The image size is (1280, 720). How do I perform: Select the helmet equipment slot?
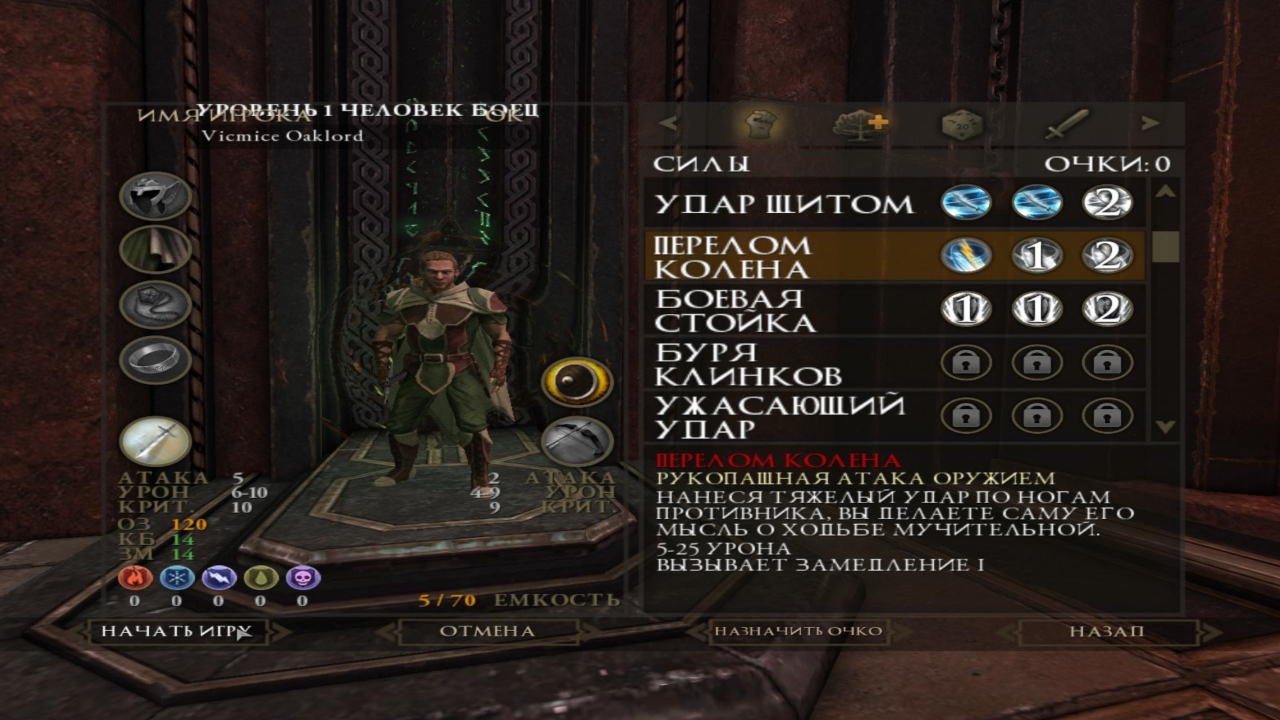tap(155, 196)
